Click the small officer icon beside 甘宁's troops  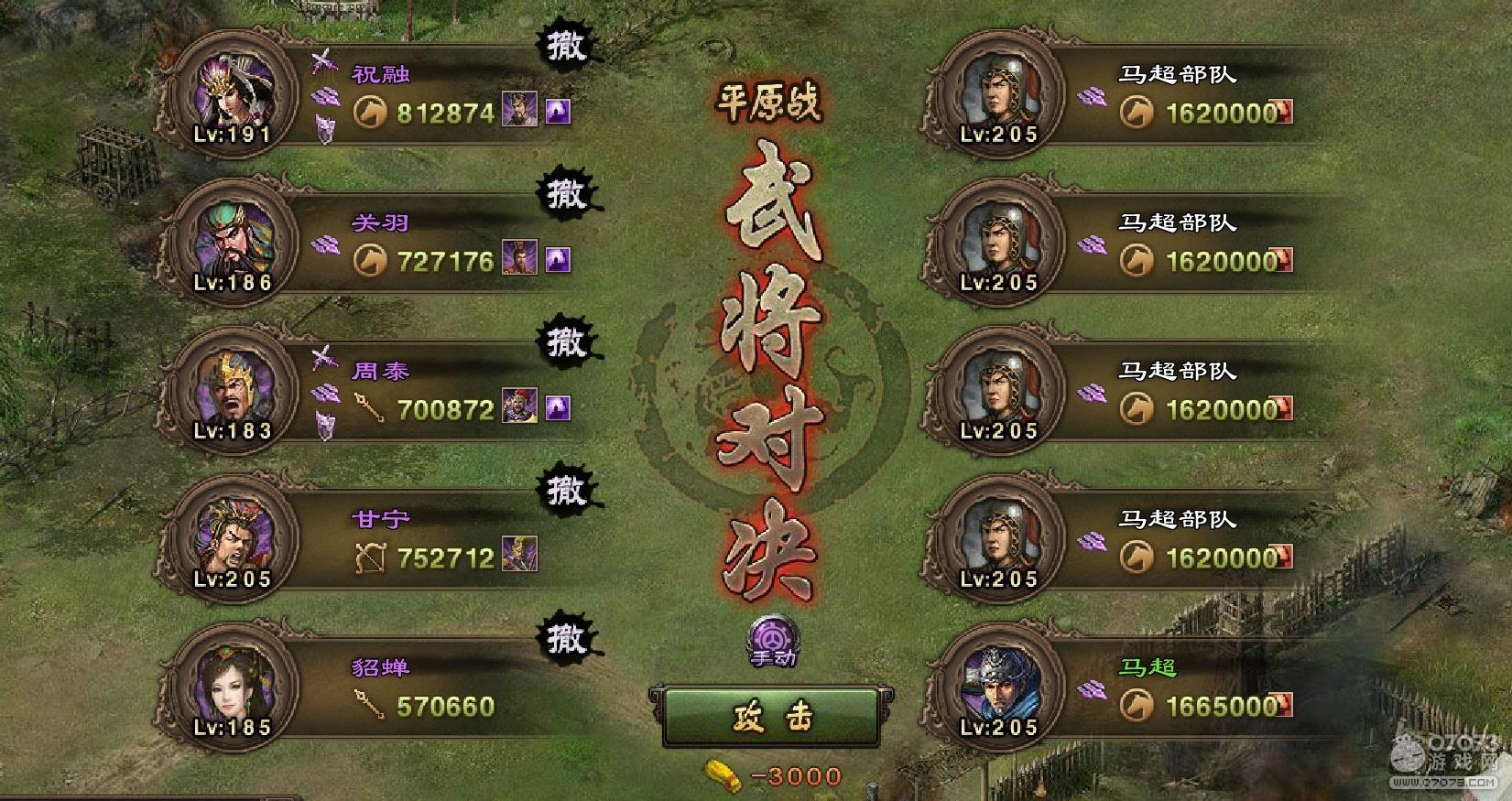click(x=519, y=556)
